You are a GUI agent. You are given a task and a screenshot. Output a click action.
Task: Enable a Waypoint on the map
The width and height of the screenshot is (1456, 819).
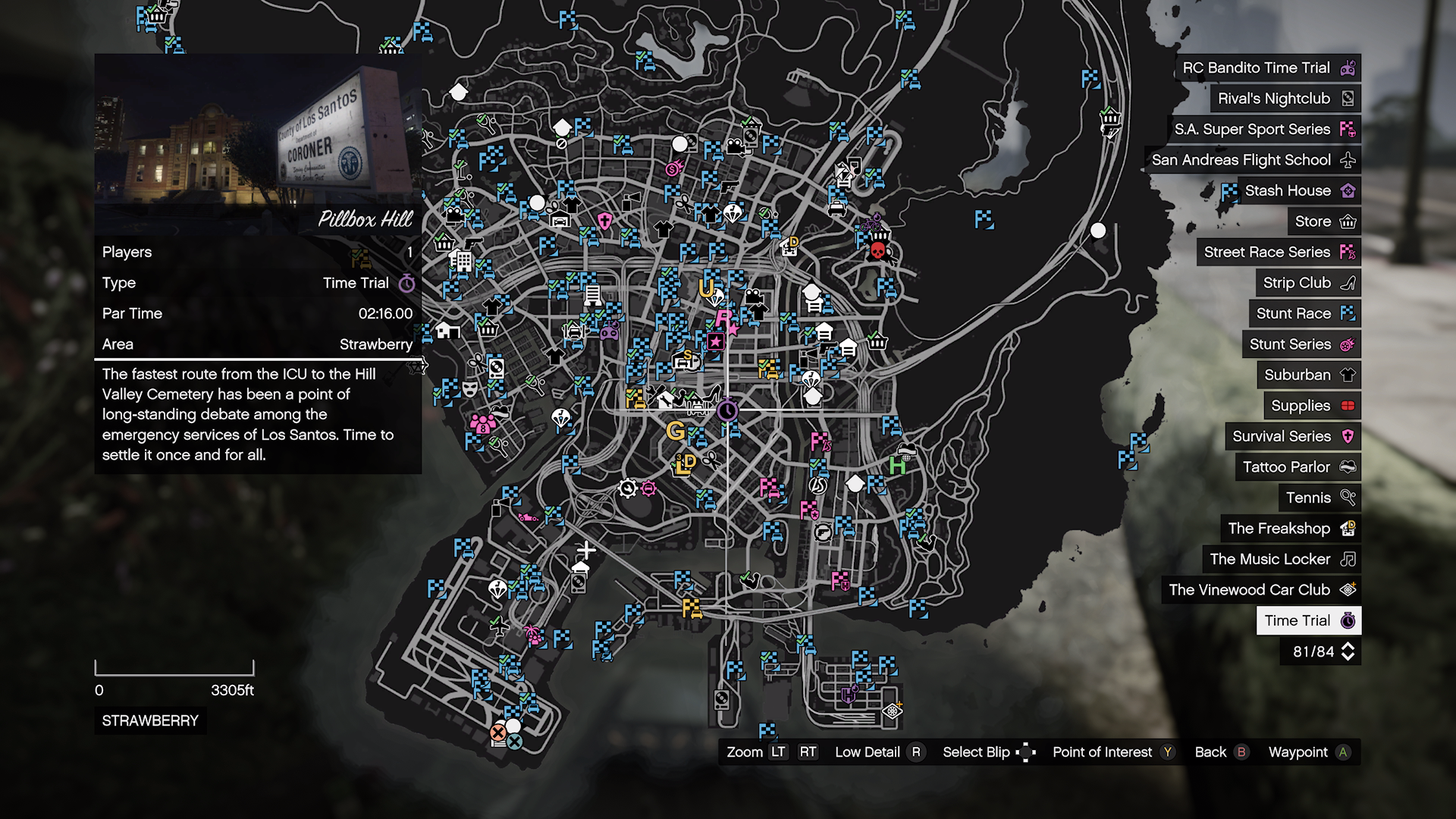tap(1341, 752)
